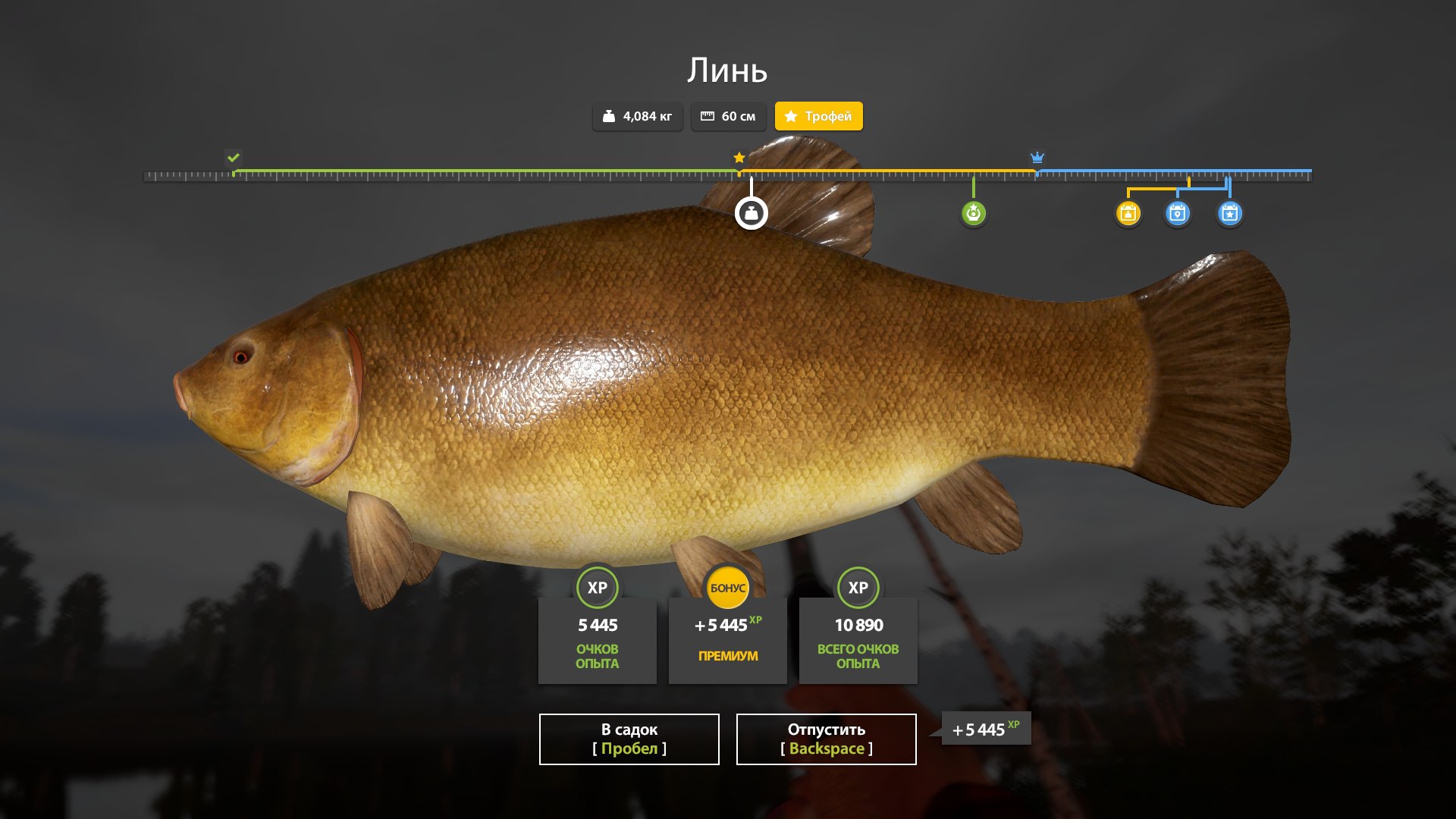The height and width of the screenshot is (819, 1456).
Task: Click the yellow calendar record icon
Action: pyautogui.click(x=1128, y=213)
